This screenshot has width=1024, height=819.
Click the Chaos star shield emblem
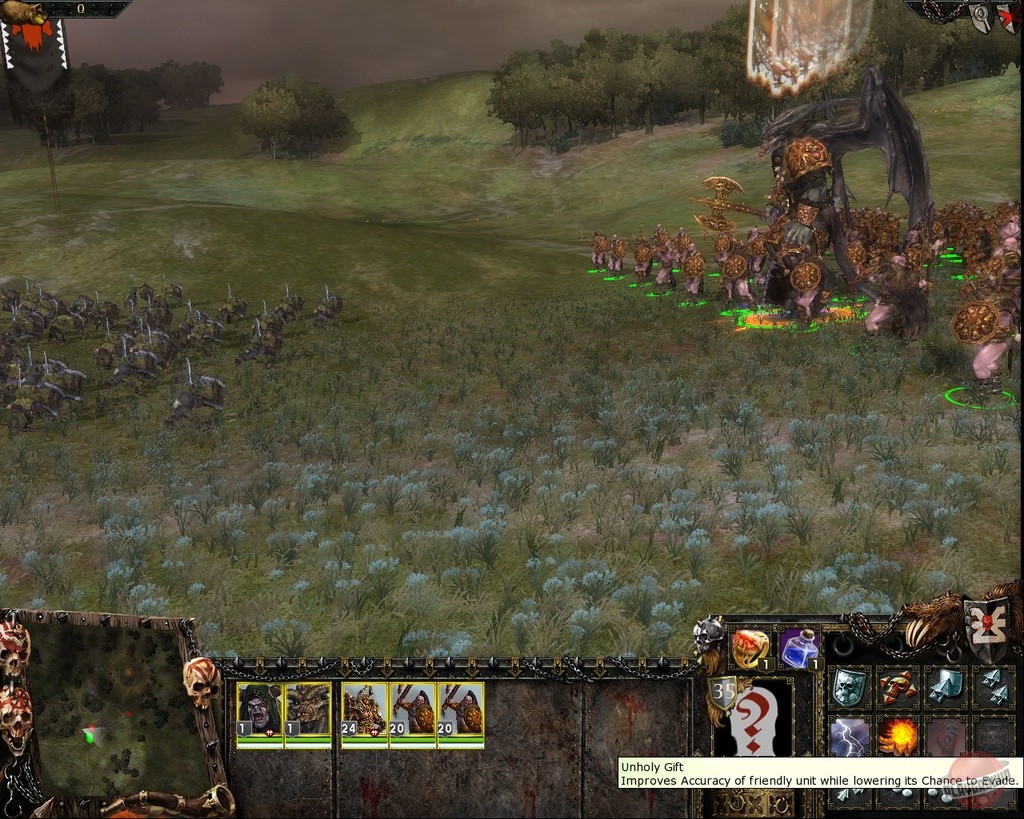(987, 628)
